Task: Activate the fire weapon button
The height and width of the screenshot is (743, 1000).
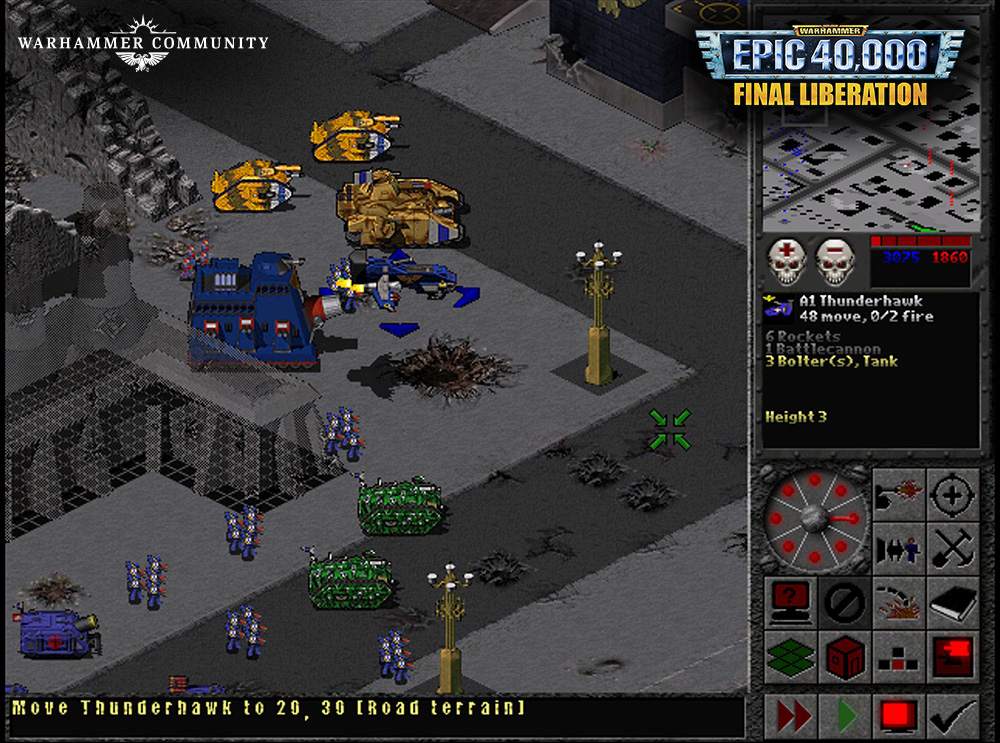Action: click(898, 494)
